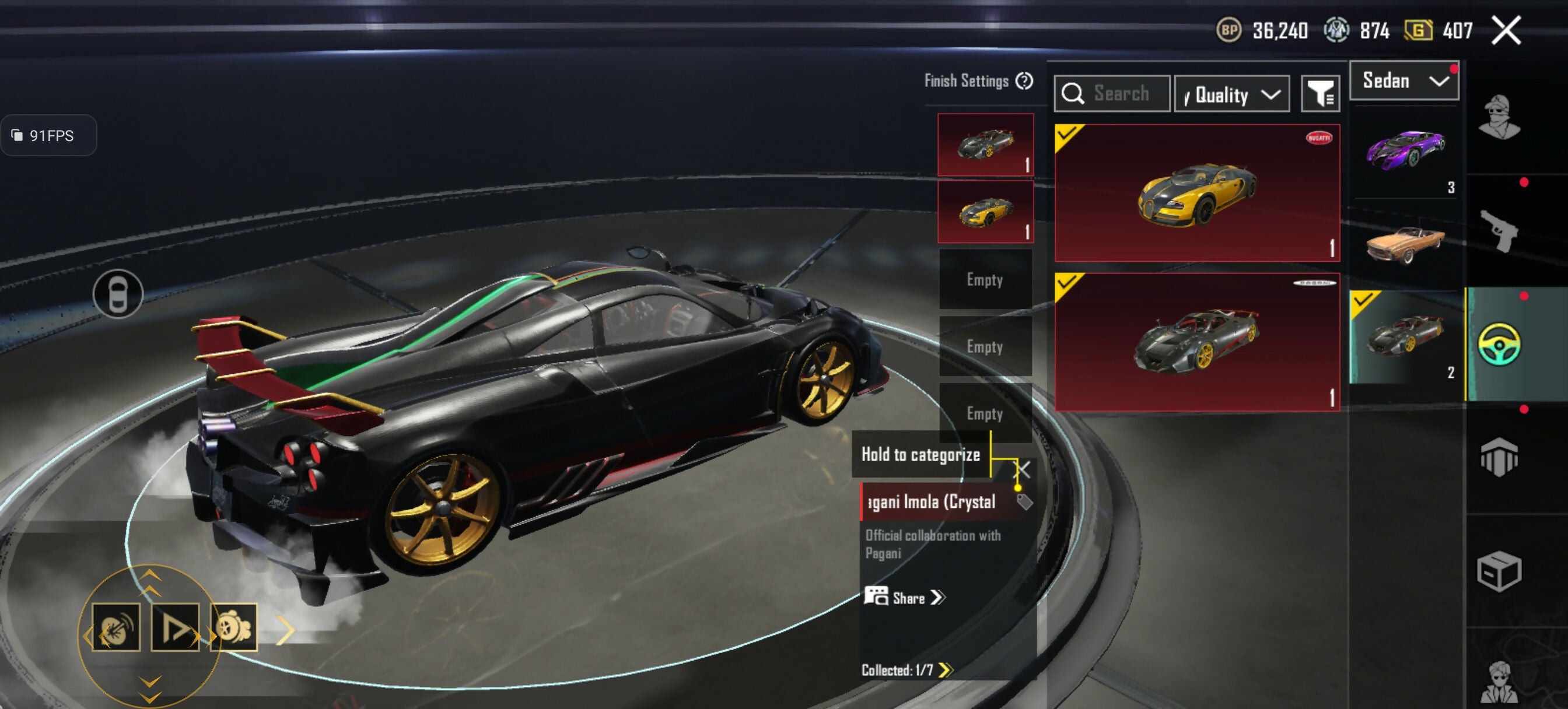Open the crate box tab

pyautogui.click(x=1499, y=571)
